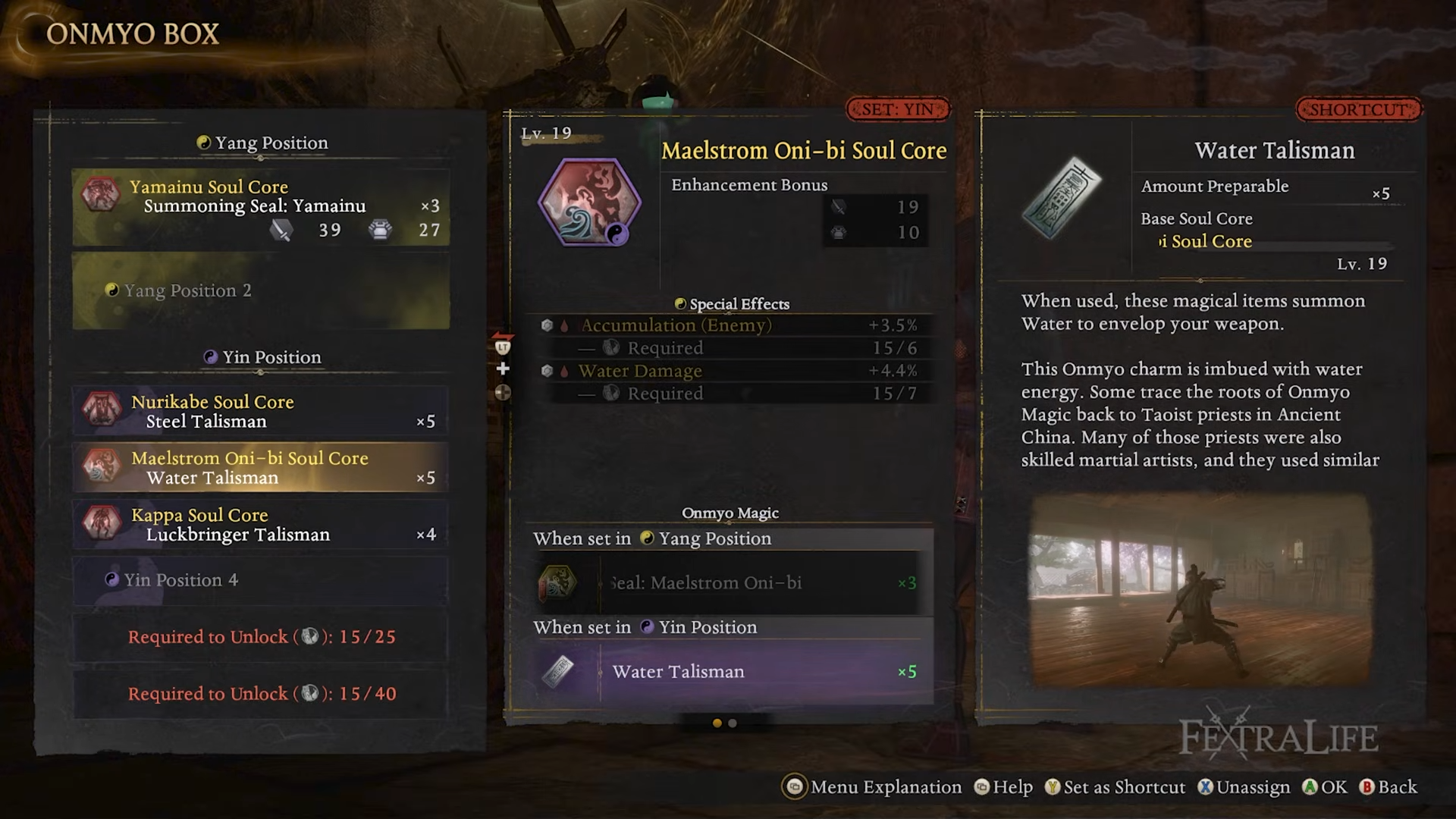The height and width of the screenshot is (819, 1456).
Task: Open the Menu Explanation
Action: [x=872, y=787]
